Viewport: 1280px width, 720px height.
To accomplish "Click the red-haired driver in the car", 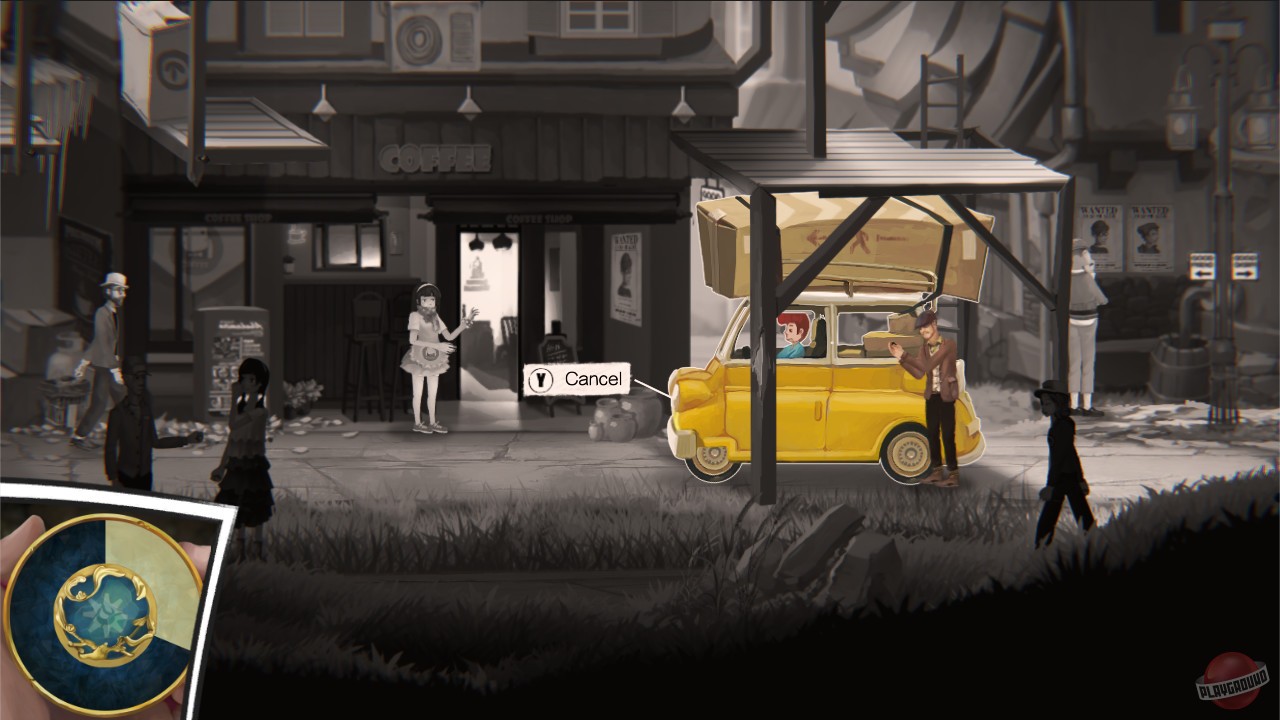I will (794, 332).
